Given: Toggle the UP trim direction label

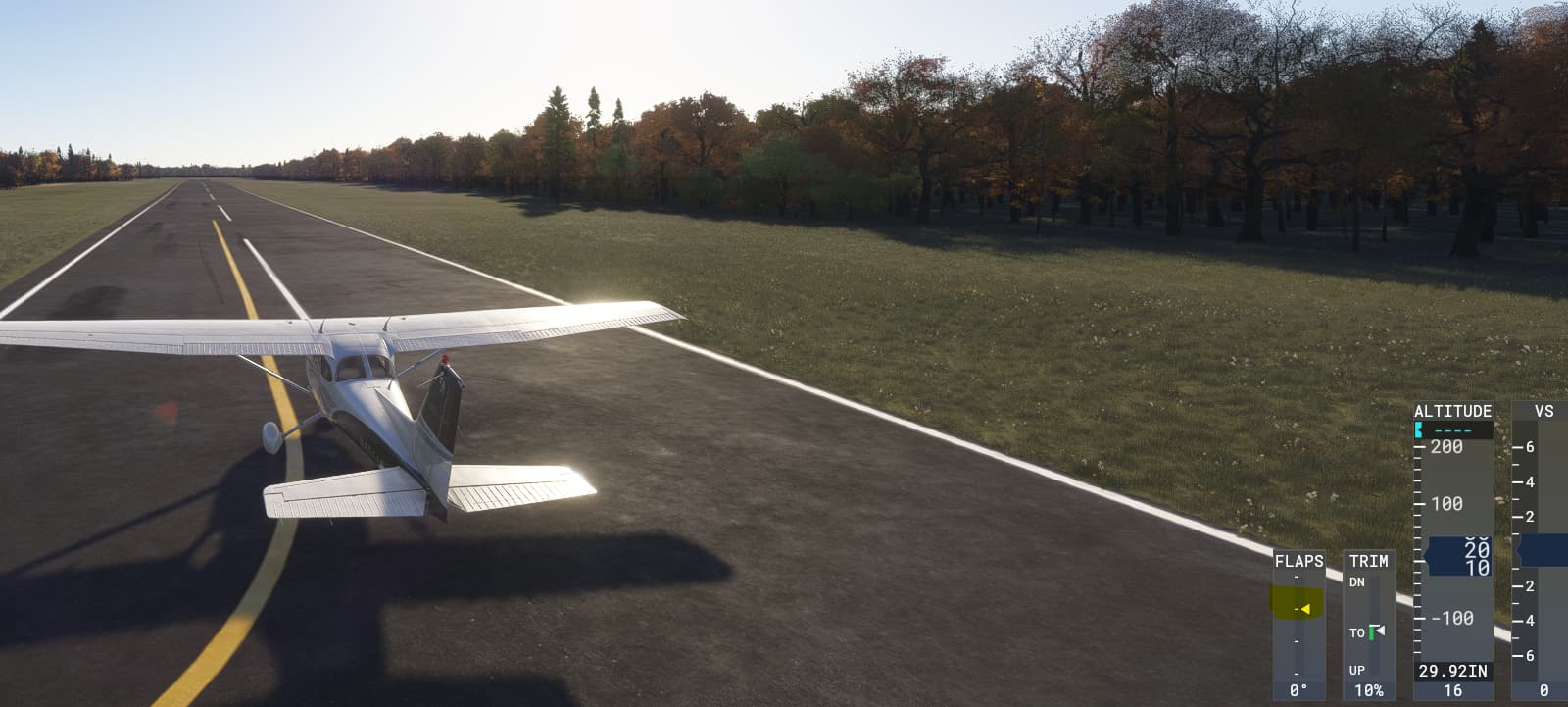Looking at the screenshot, I should click(x=1358, y=672).
